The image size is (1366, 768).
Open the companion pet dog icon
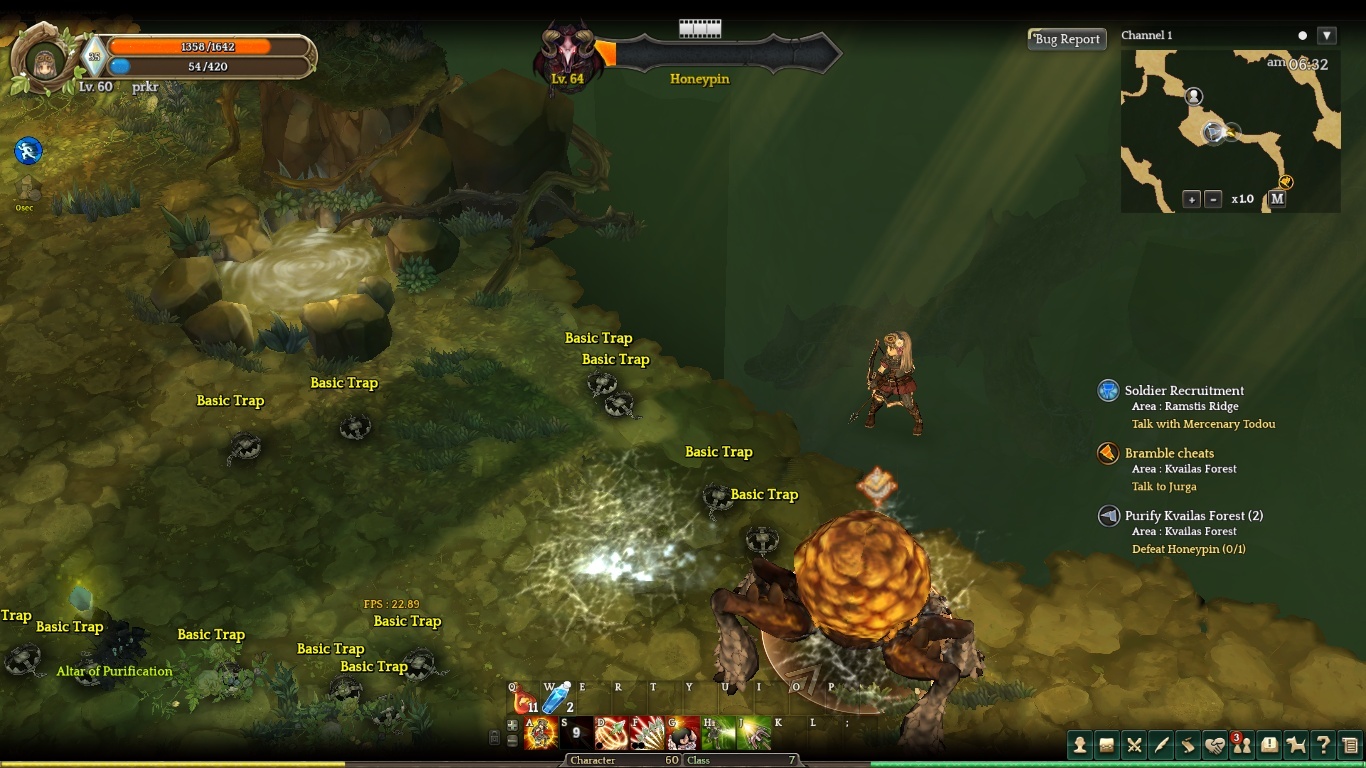(x=1296, y=745)
